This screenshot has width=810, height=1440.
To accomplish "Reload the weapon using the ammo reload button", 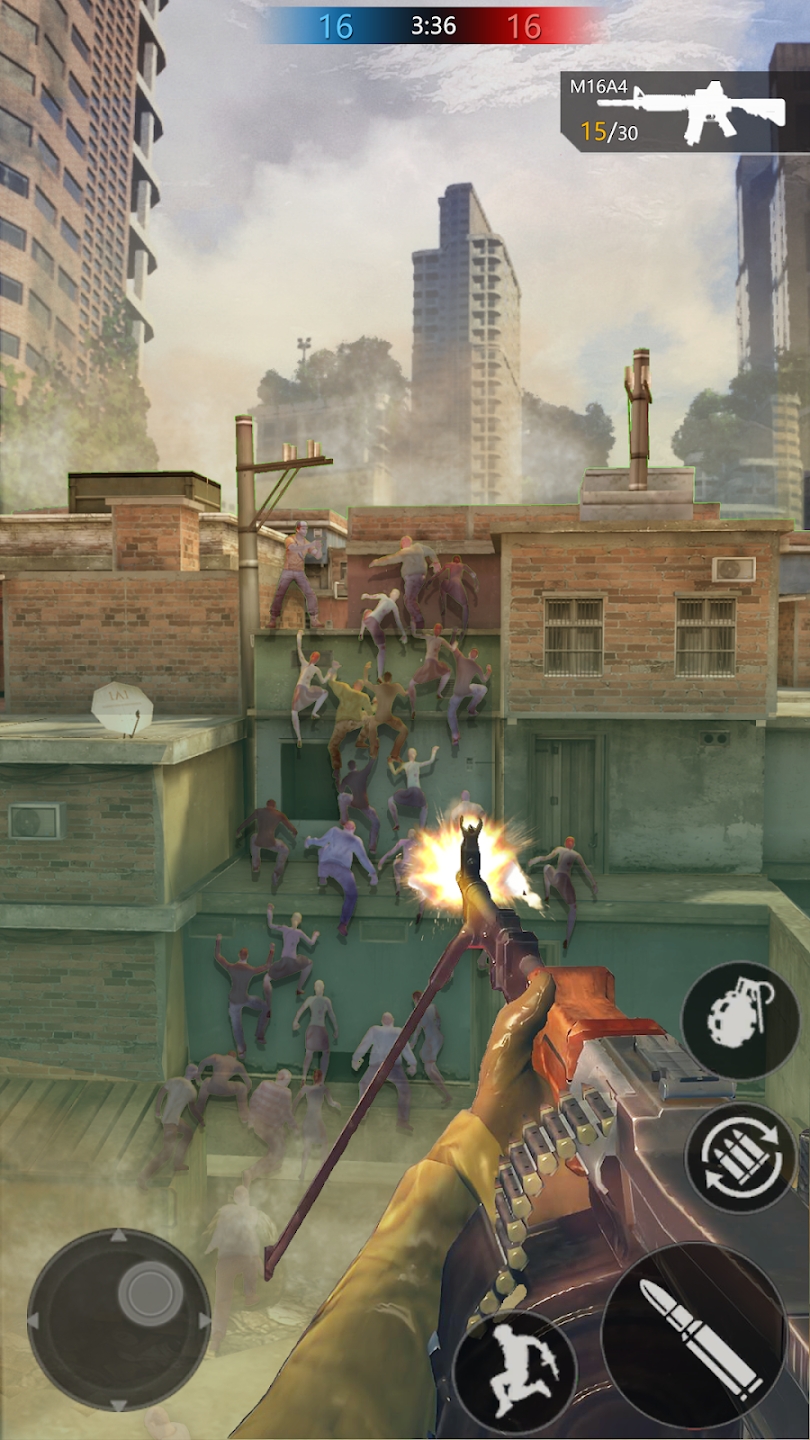I will [x=741, y=1156].
